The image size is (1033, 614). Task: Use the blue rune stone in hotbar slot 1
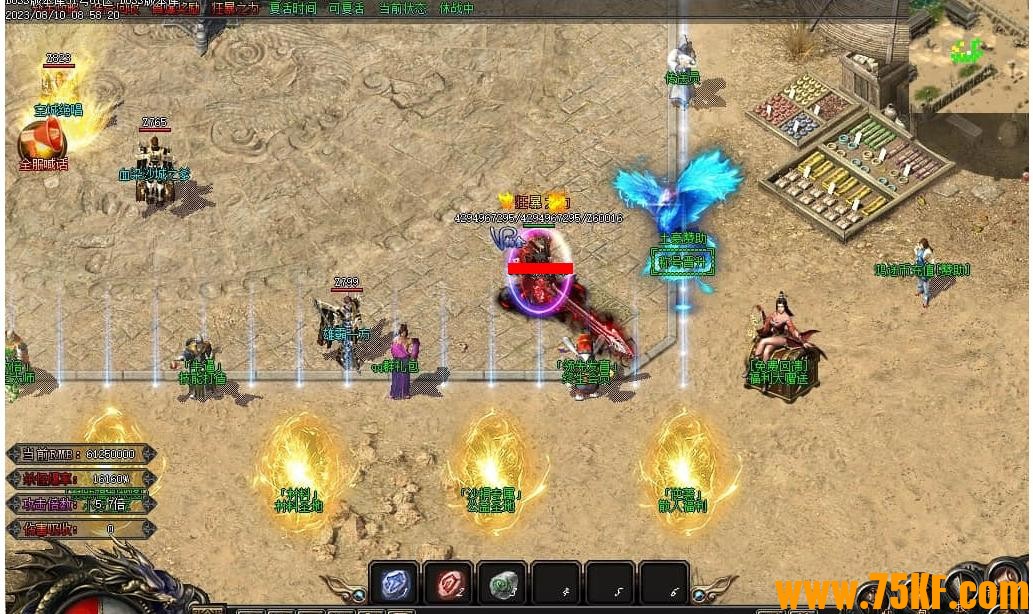(394, 584)
